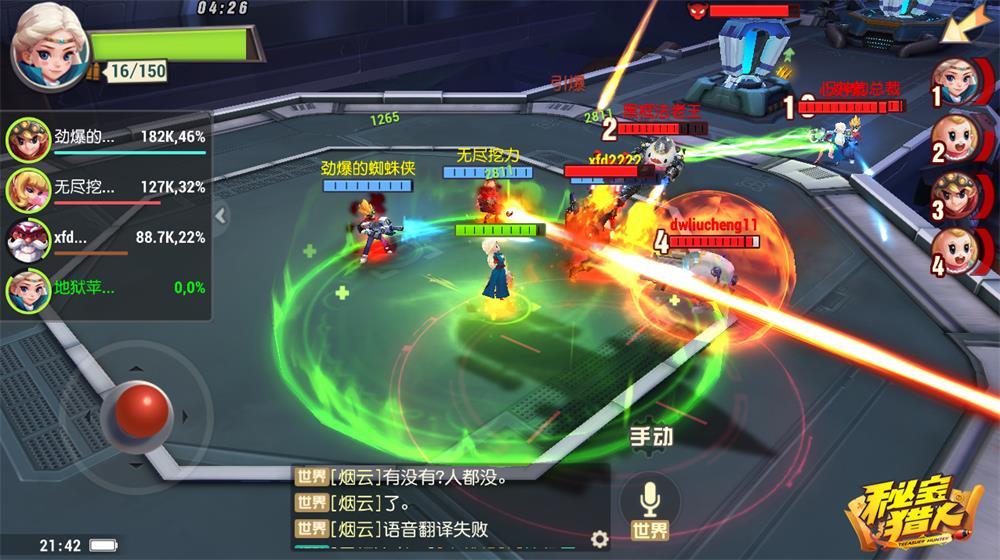1000x560 pixels.
Task: Select enemy portrait numbered 1
Action: click(957, 83)
